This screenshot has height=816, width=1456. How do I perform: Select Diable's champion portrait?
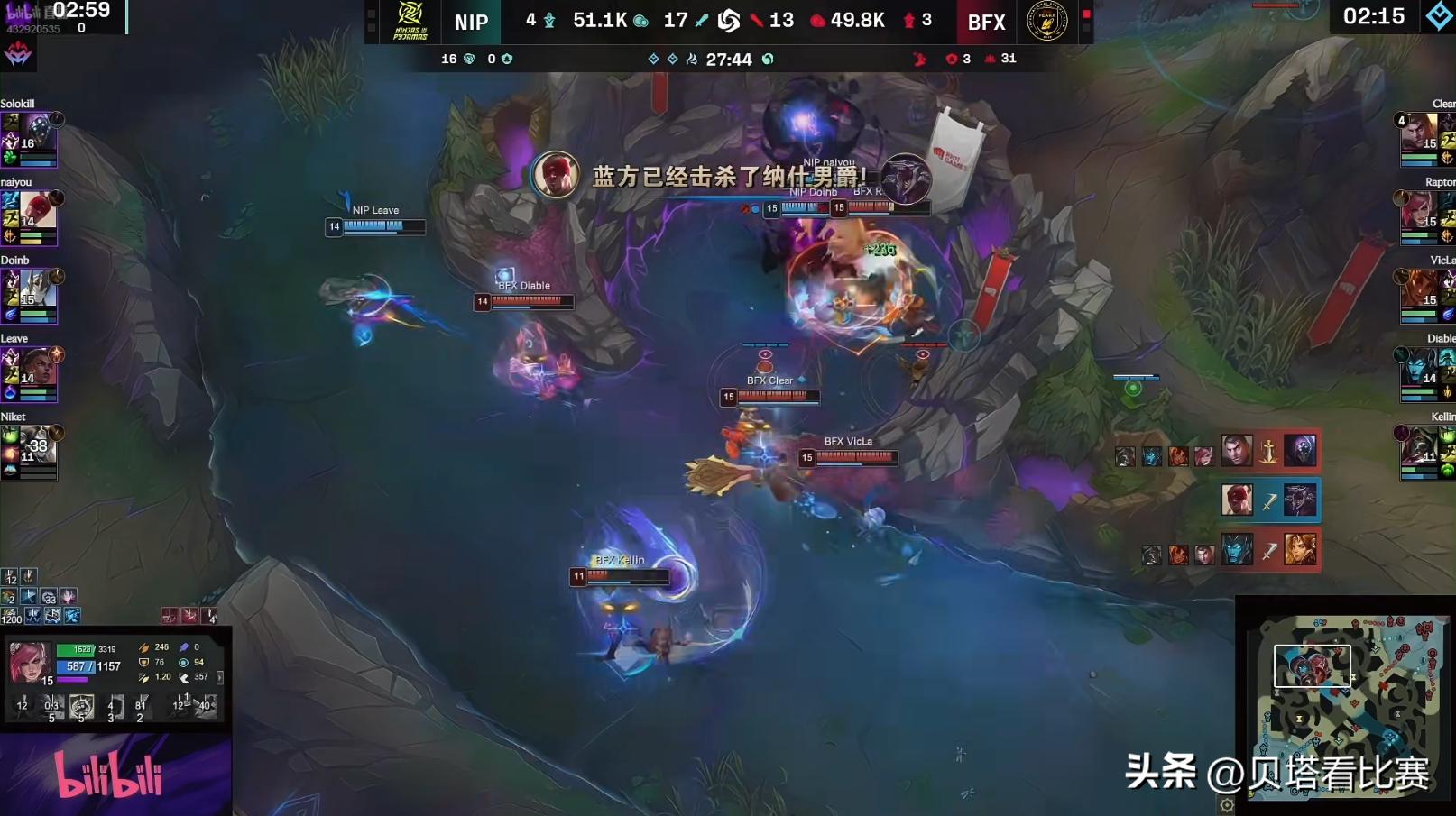(x=1418, y=369)
